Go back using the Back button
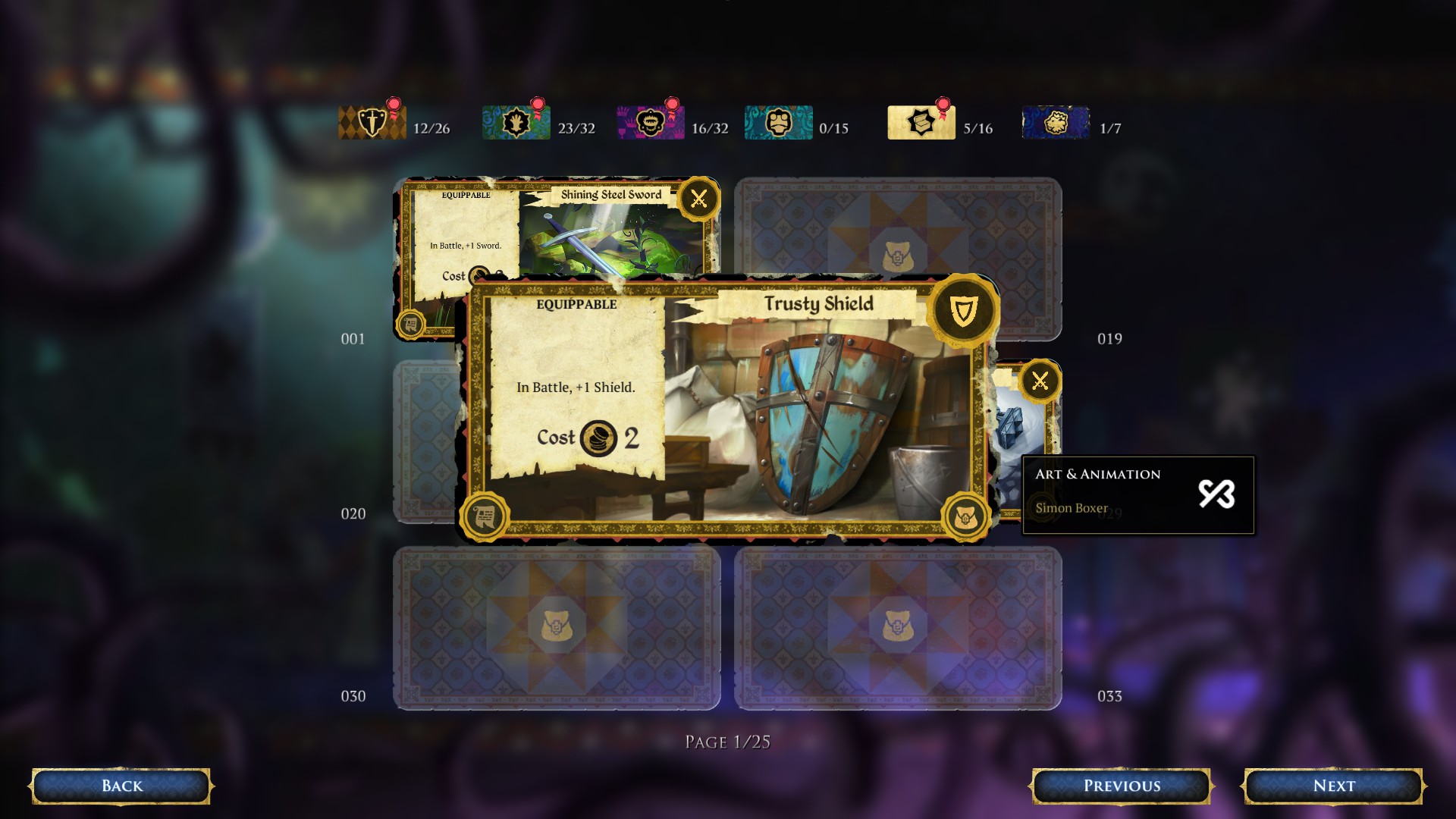The image size is (1456, 819). tap(121, 786)
